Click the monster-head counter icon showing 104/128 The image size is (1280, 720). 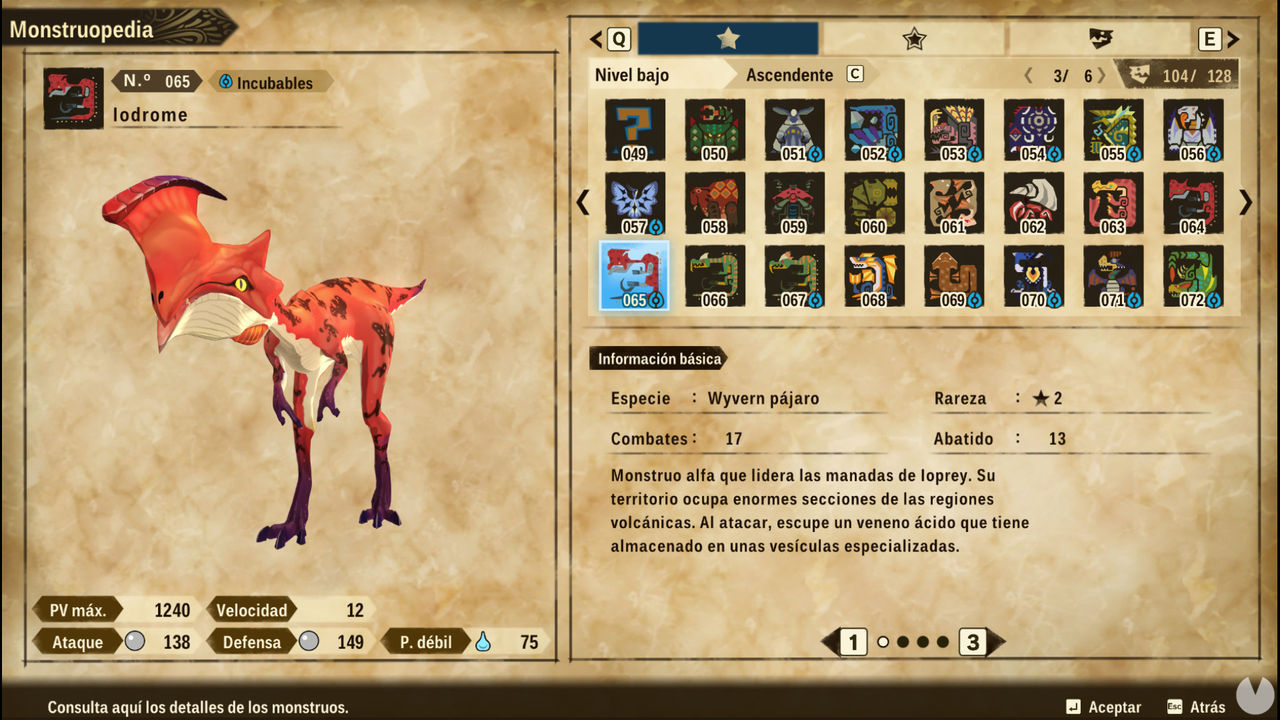point(1138,72)
